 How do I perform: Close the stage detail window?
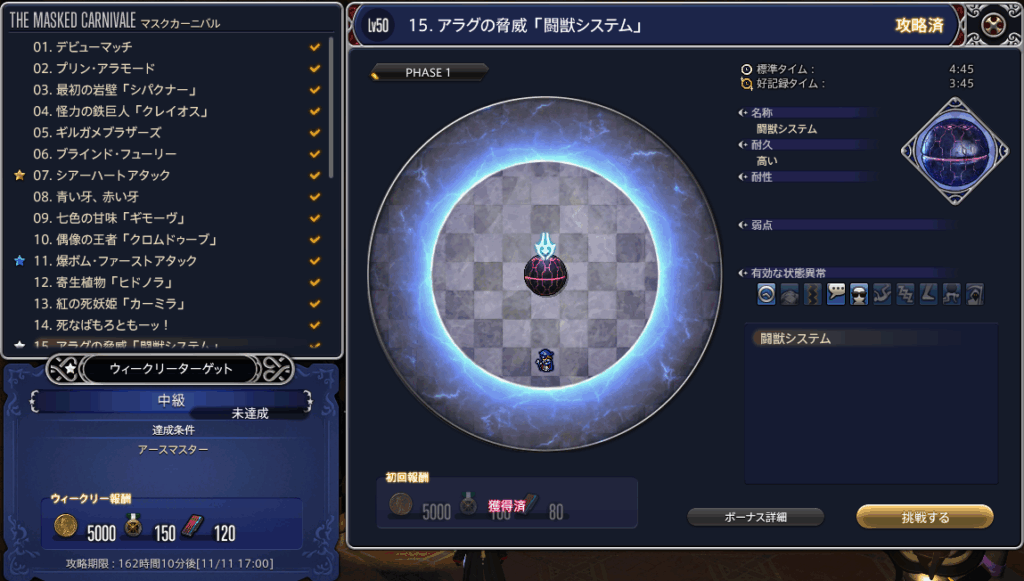pos(994,25)
